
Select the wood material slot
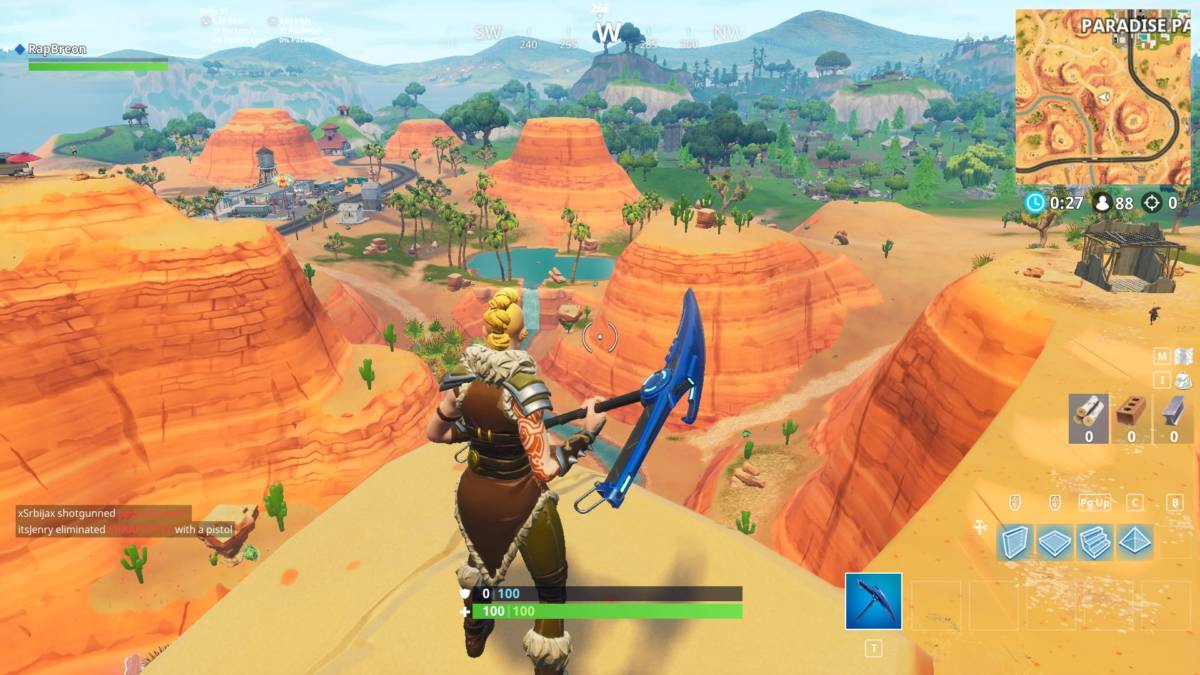(1088, 416)
